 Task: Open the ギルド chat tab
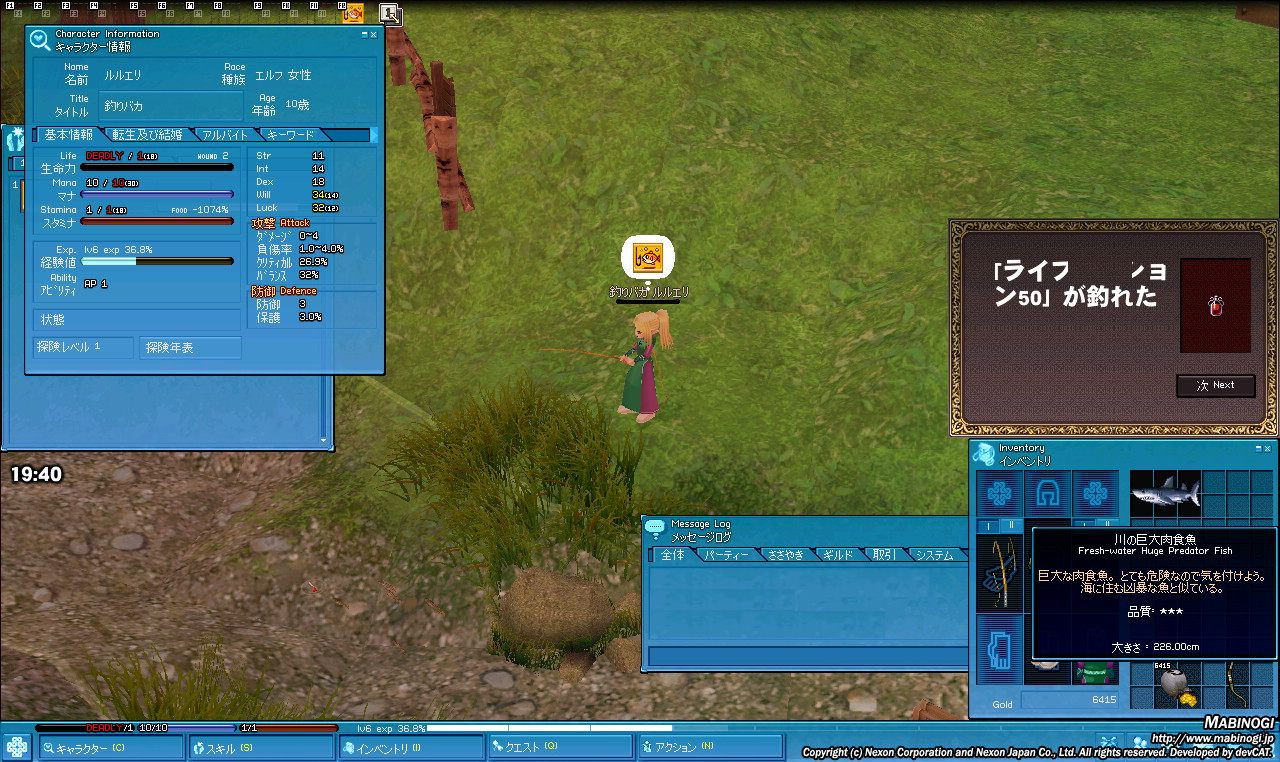pyautogui.click(x=838, y=555)
